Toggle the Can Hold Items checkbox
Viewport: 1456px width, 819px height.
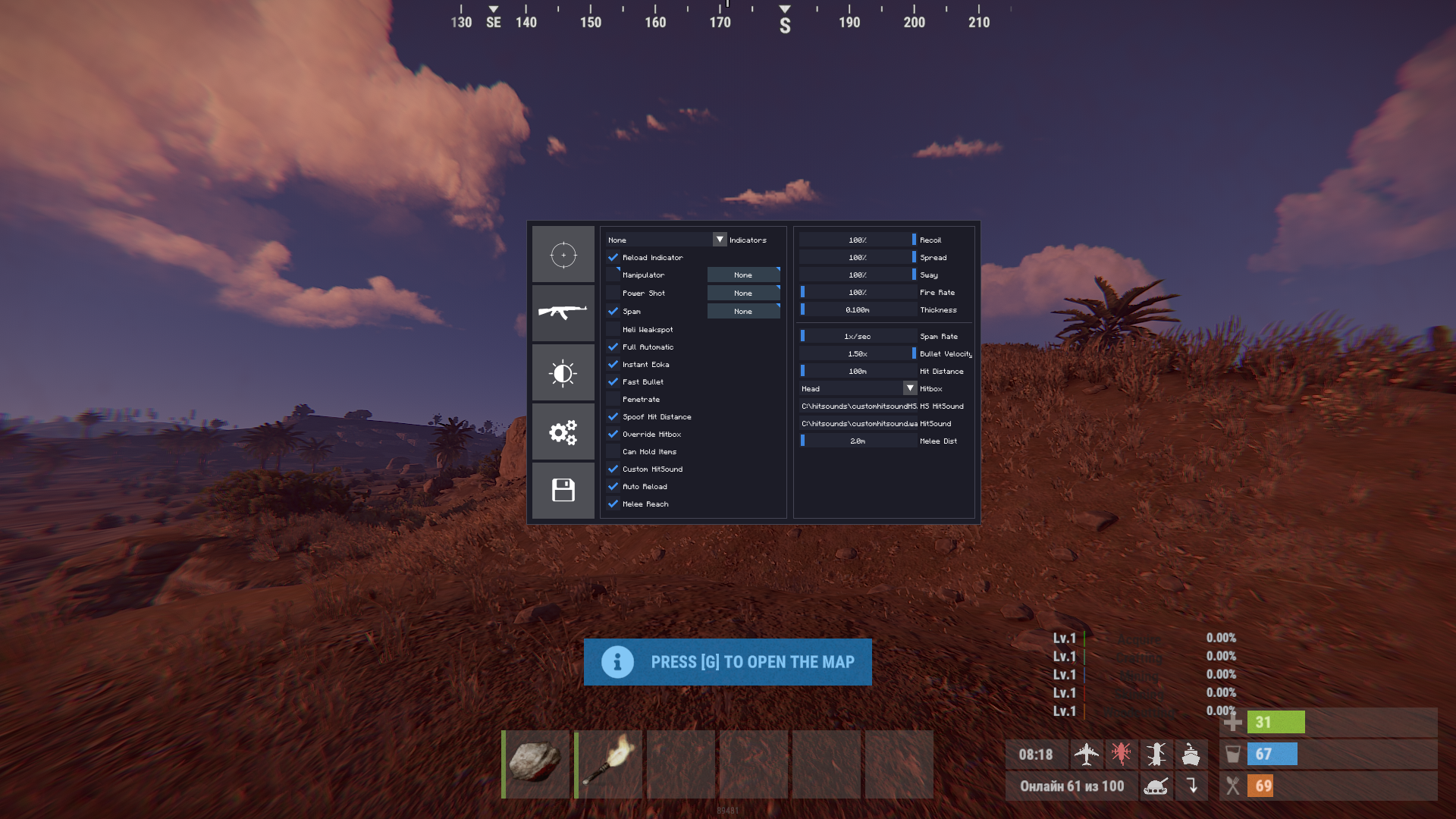(x=613, y=452)
